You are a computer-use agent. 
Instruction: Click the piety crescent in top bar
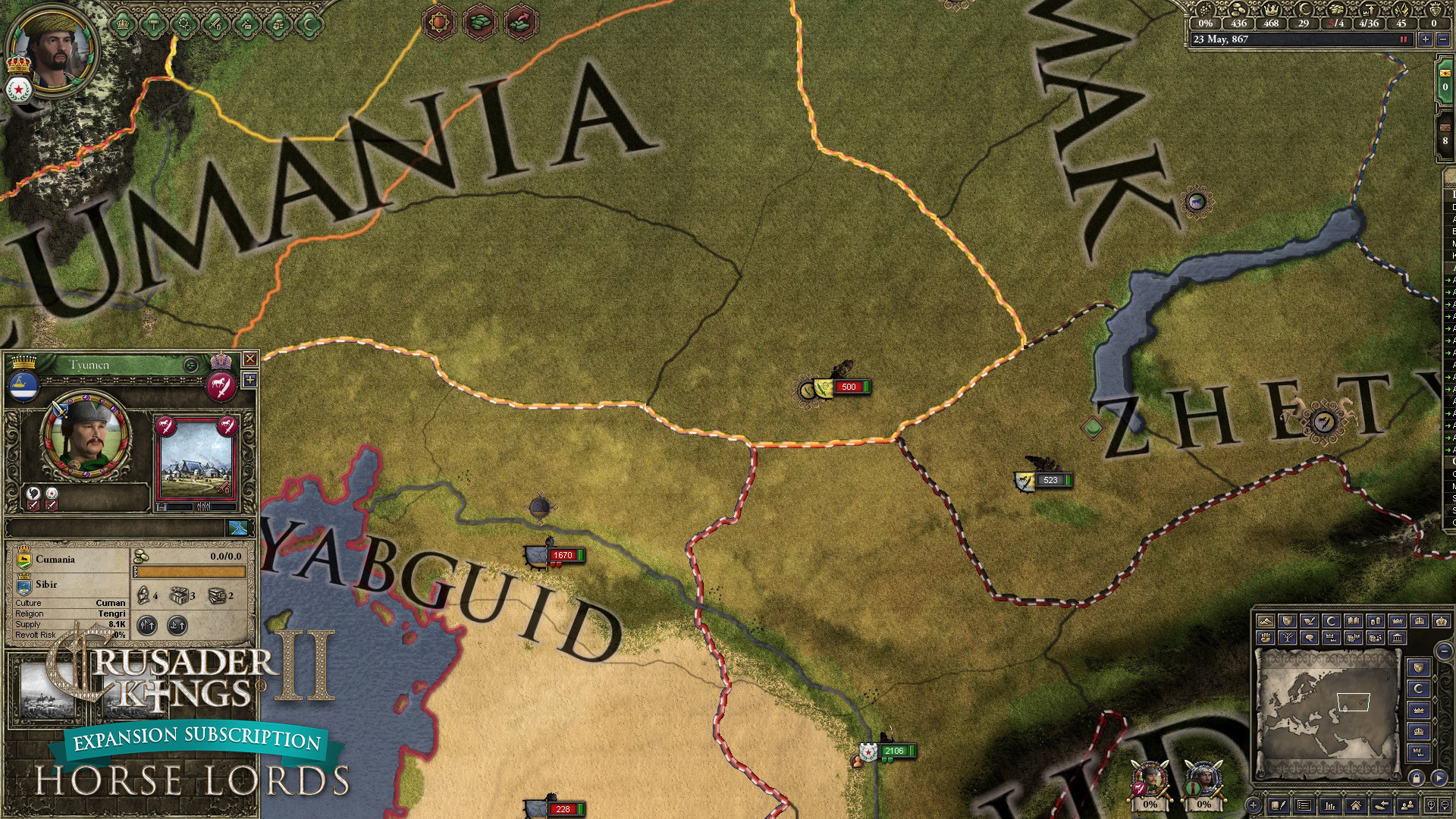tap(1303, 12)
